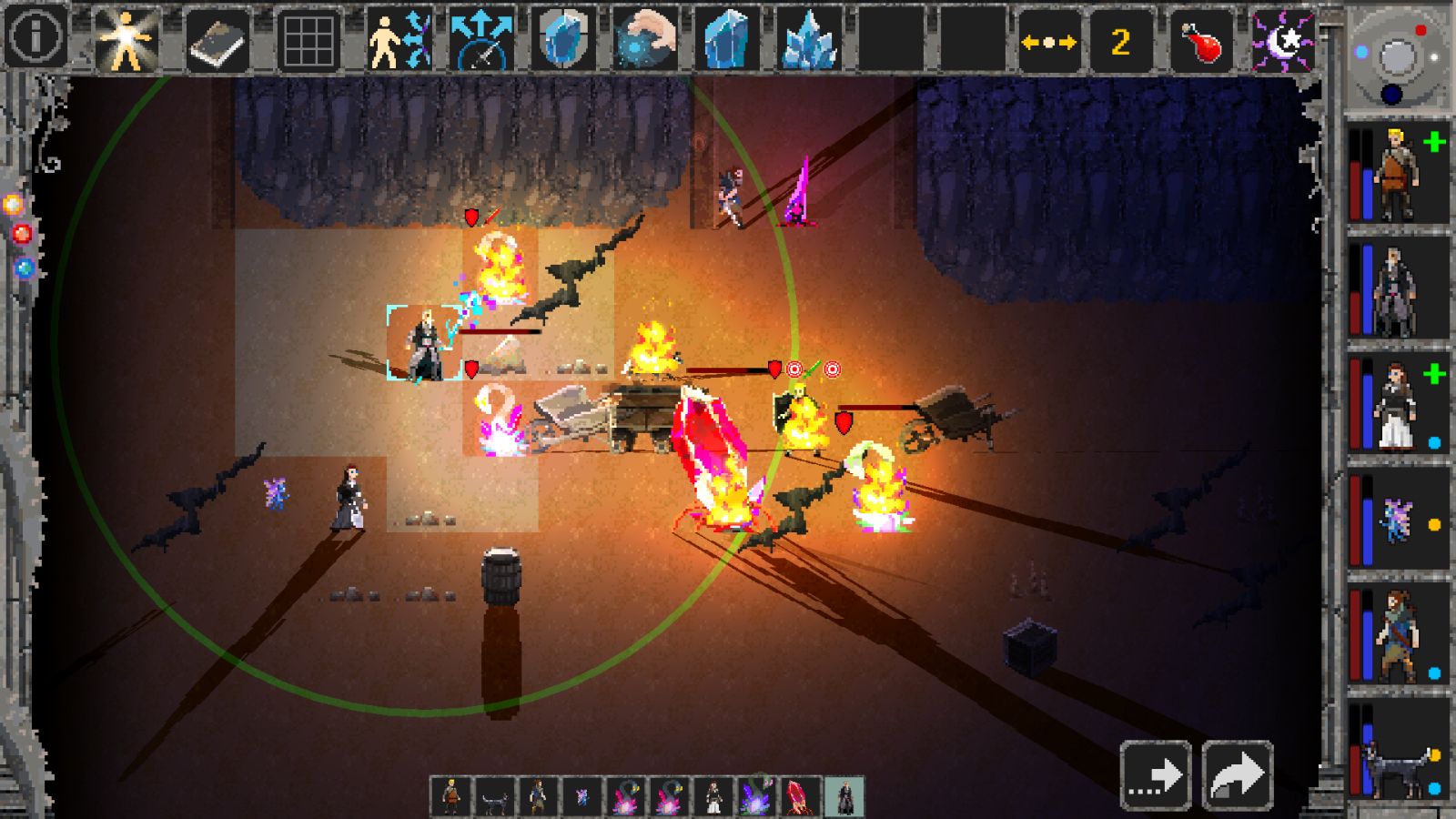Image resolution: width=1456 pixels, height=819 pixels.
Task: Cast the ice crystal cluster spell
Action: coord(809,40)
